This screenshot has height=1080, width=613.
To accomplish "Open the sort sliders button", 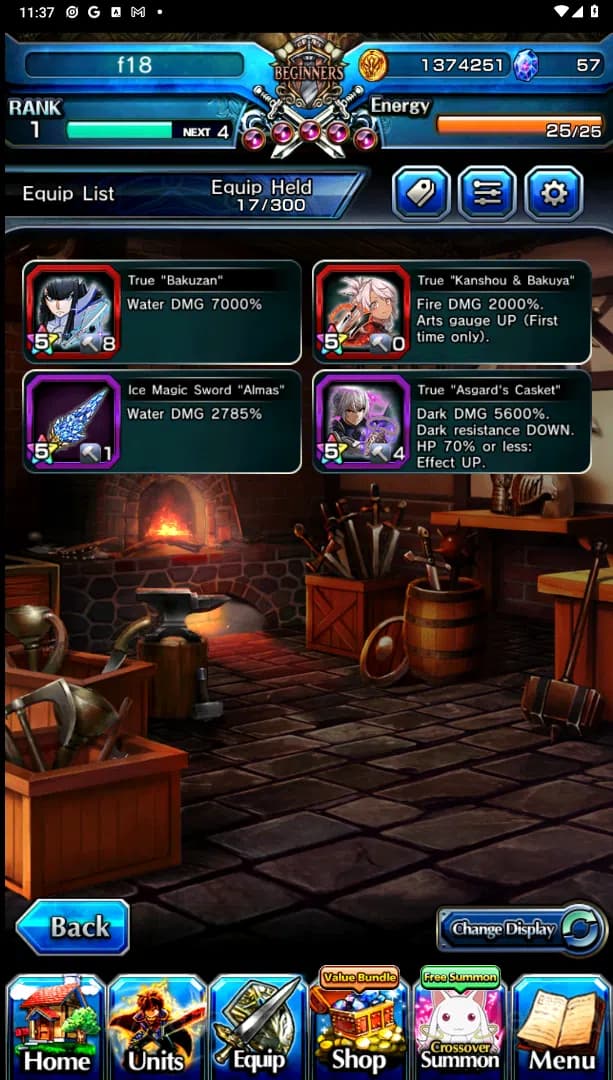I will 487,193.
